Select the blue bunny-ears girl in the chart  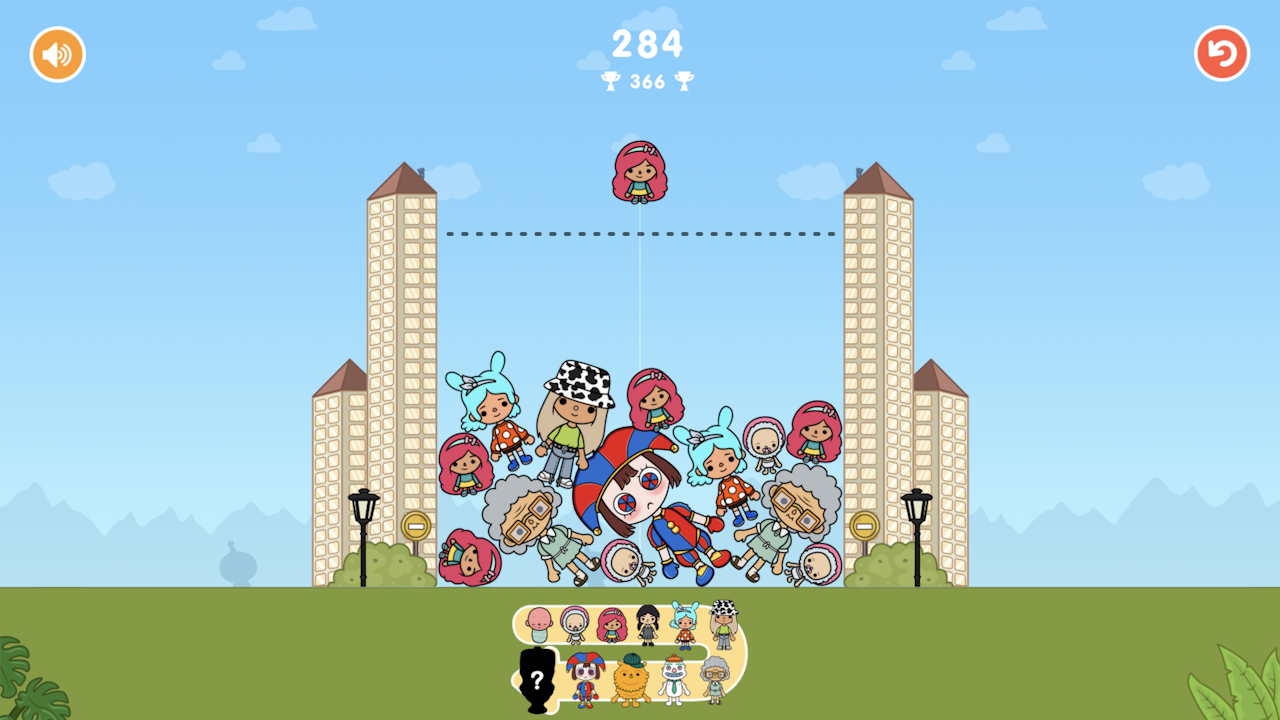[685, 624]
